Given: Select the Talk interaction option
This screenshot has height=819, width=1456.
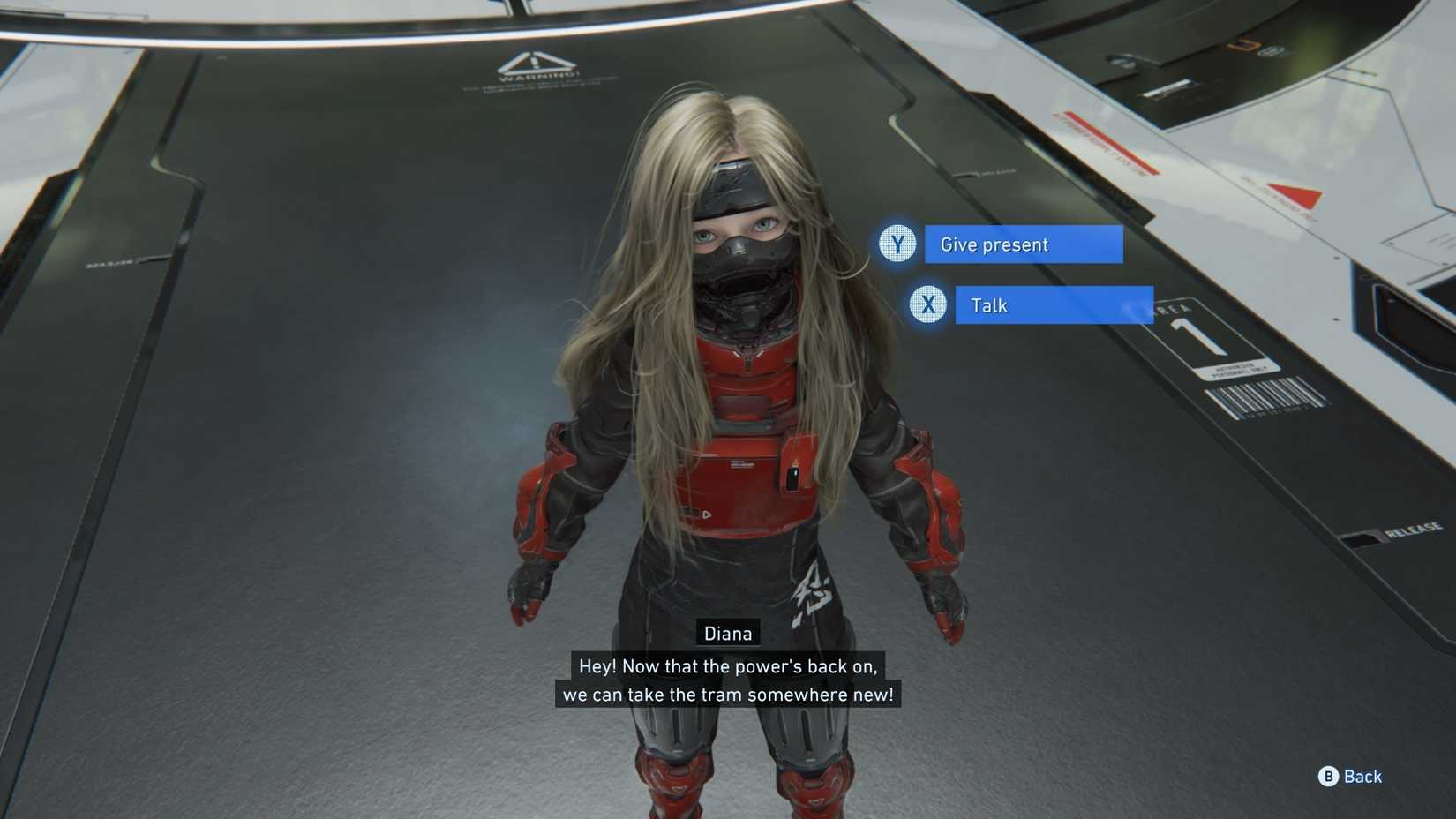Looking at the screenshot, I should [1052, 304].
